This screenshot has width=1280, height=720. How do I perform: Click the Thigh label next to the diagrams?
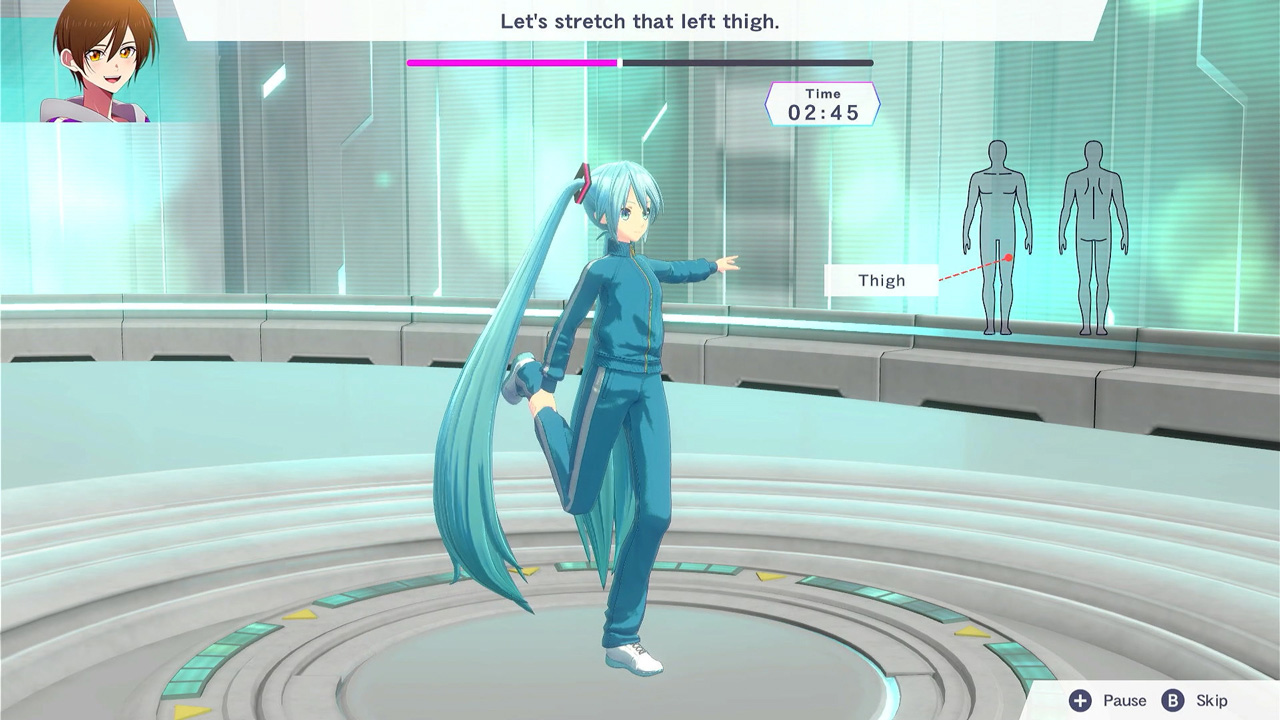pos(882,280)
